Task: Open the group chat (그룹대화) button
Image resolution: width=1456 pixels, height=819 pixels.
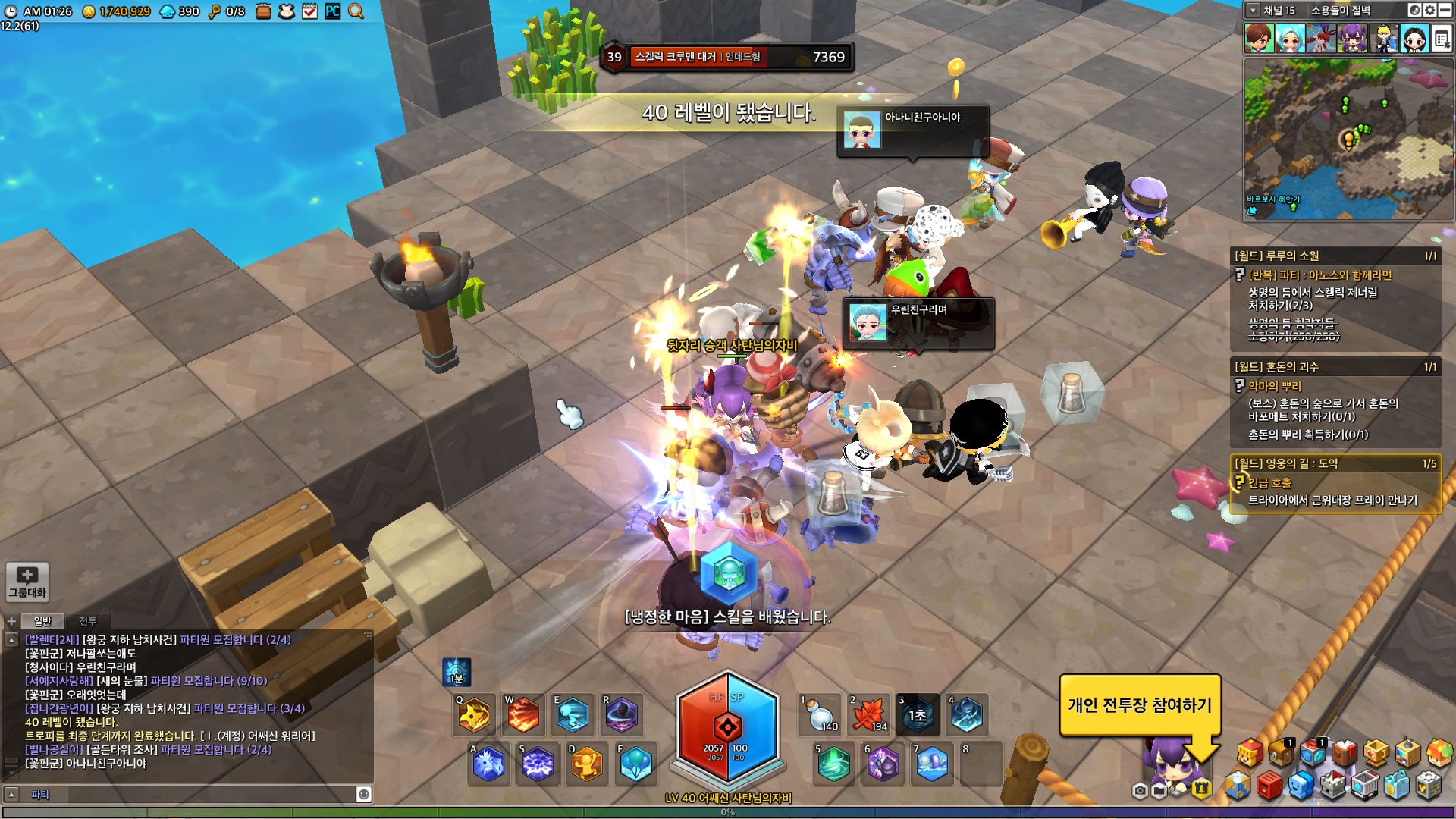Action: 27,582
